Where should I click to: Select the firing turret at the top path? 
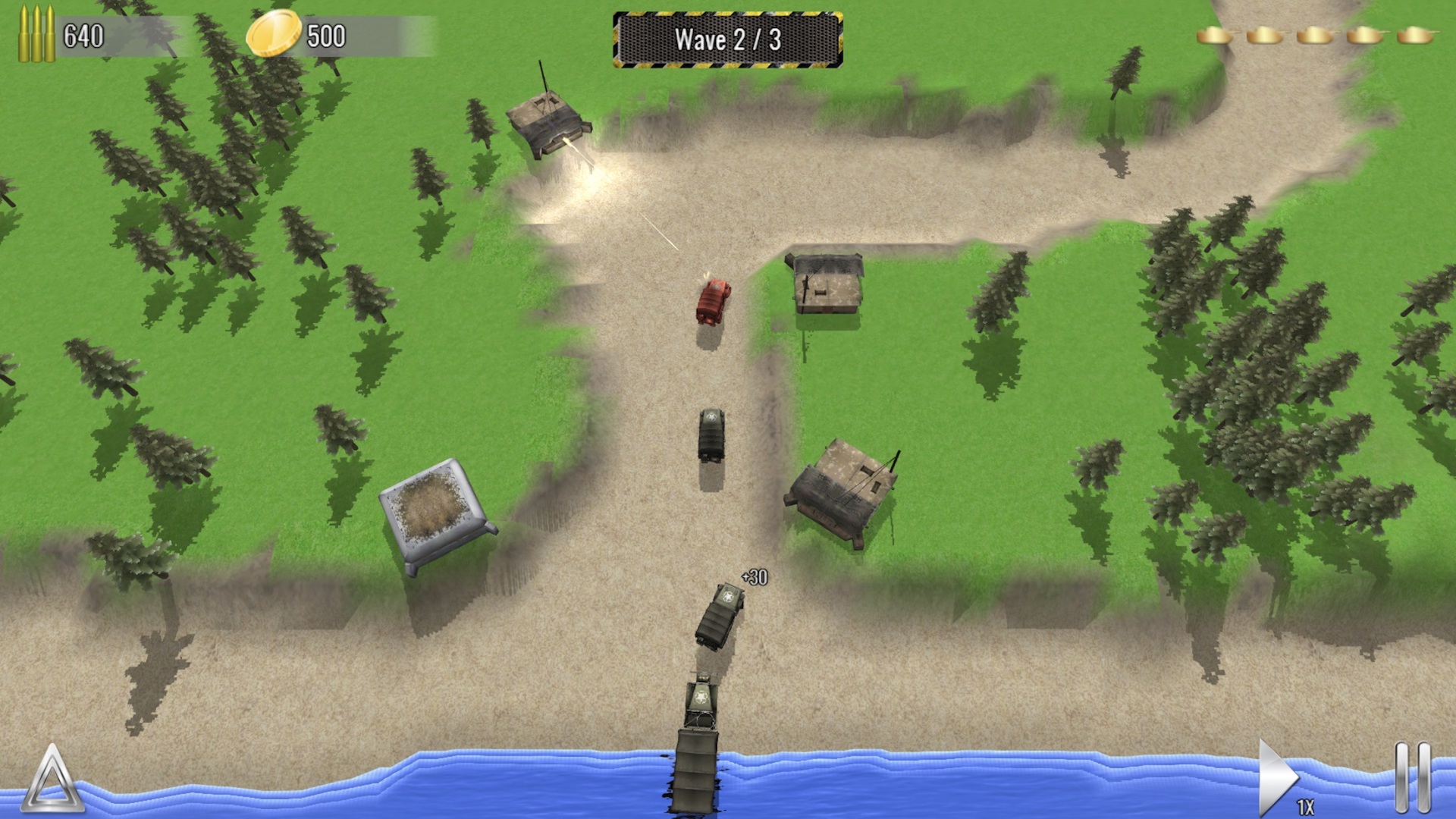tap(546, 121)
